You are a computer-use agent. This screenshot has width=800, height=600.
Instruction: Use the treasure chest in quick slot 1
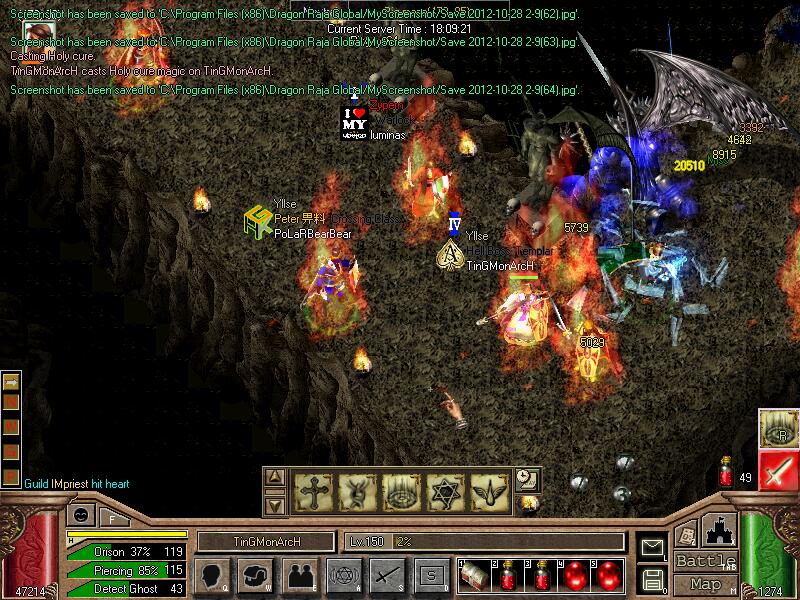point(474,577)
